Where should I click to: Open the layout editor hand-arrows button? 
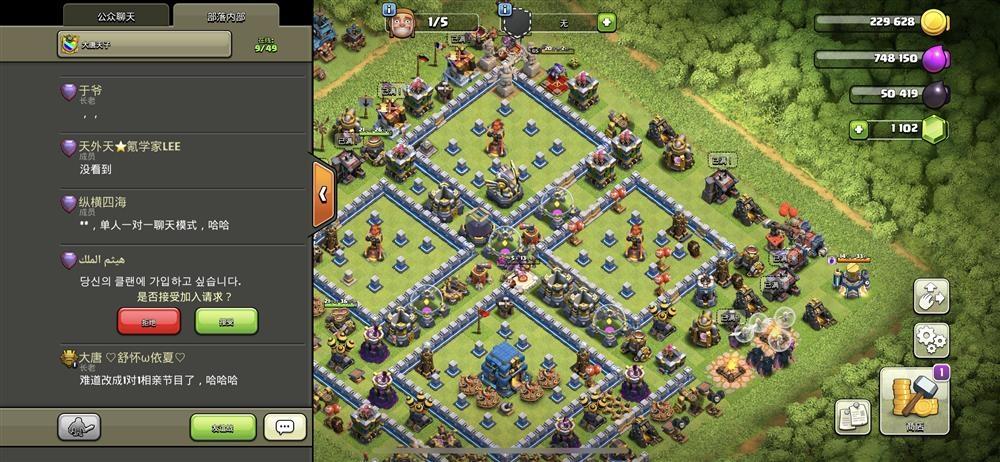click(x=930, y=295)
